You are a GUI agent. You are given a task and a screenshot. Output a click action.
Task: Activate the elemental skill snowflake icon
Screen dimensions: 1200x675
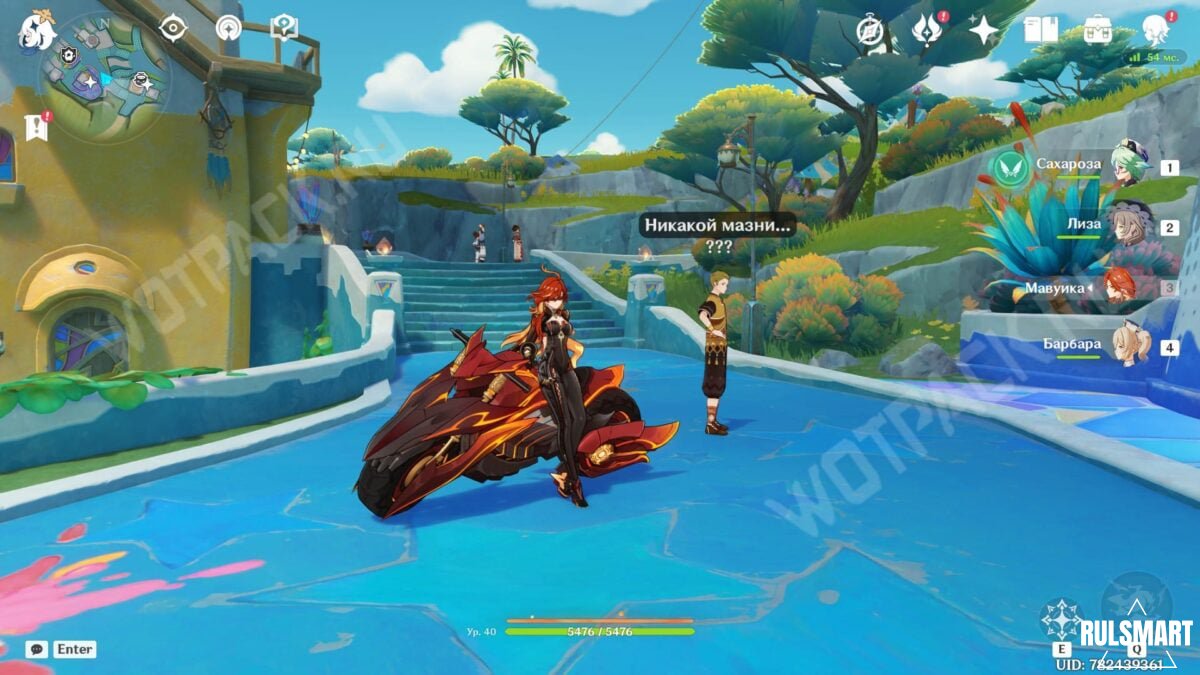point(1061,619)
